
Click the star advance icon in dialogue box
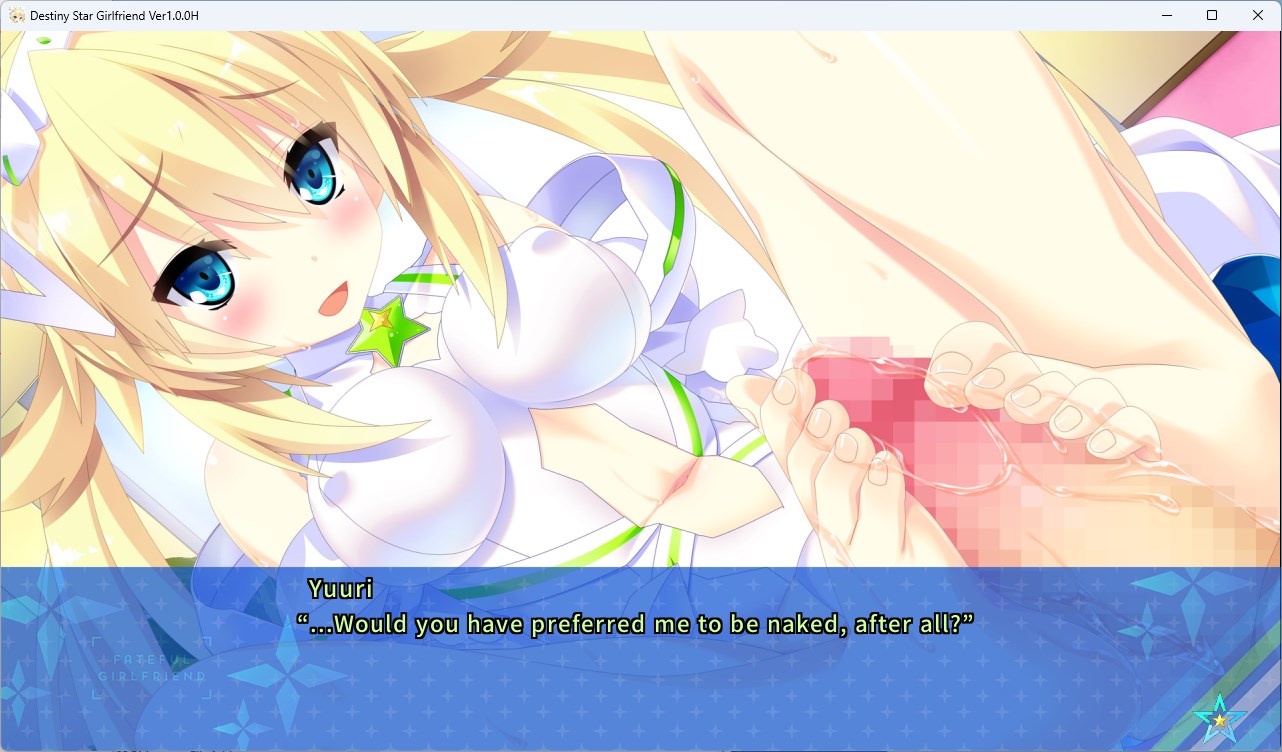[x=1219, y=717]
